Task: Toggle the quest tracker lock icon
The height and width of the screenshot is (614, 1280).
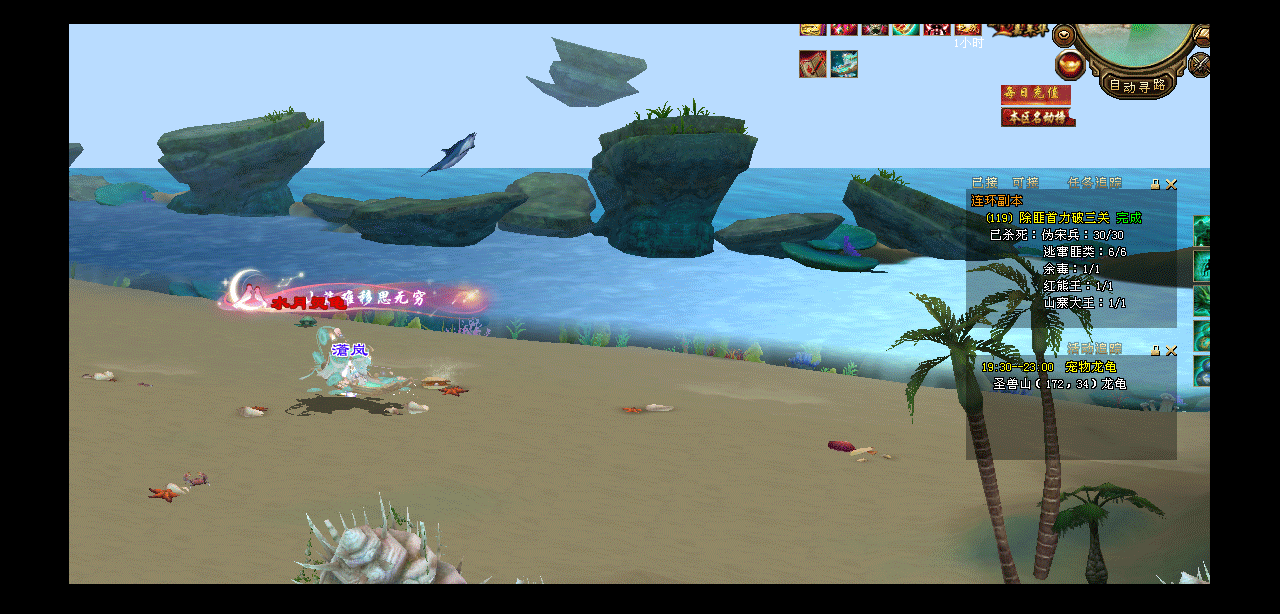Action: 1155,184
